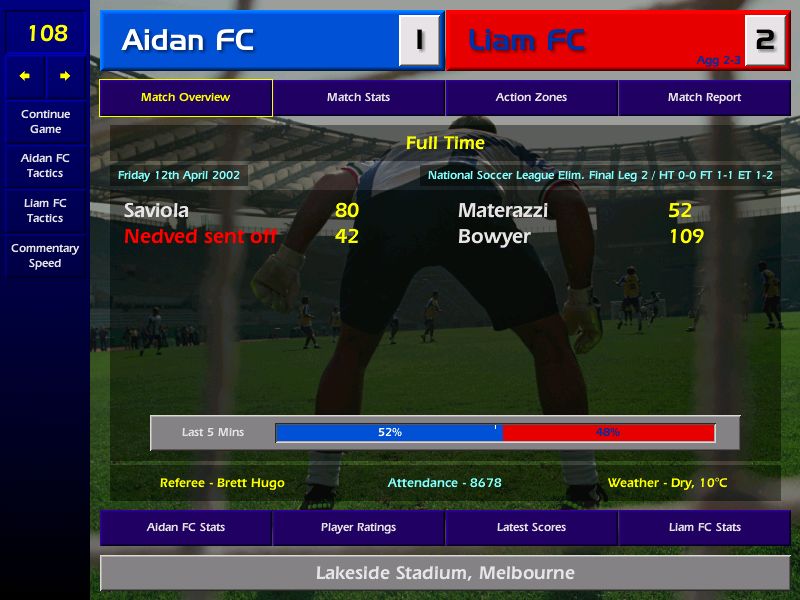Screen dimensions: 800x600
Task: Open Aidan FC Stats
Action: [185, 527]
